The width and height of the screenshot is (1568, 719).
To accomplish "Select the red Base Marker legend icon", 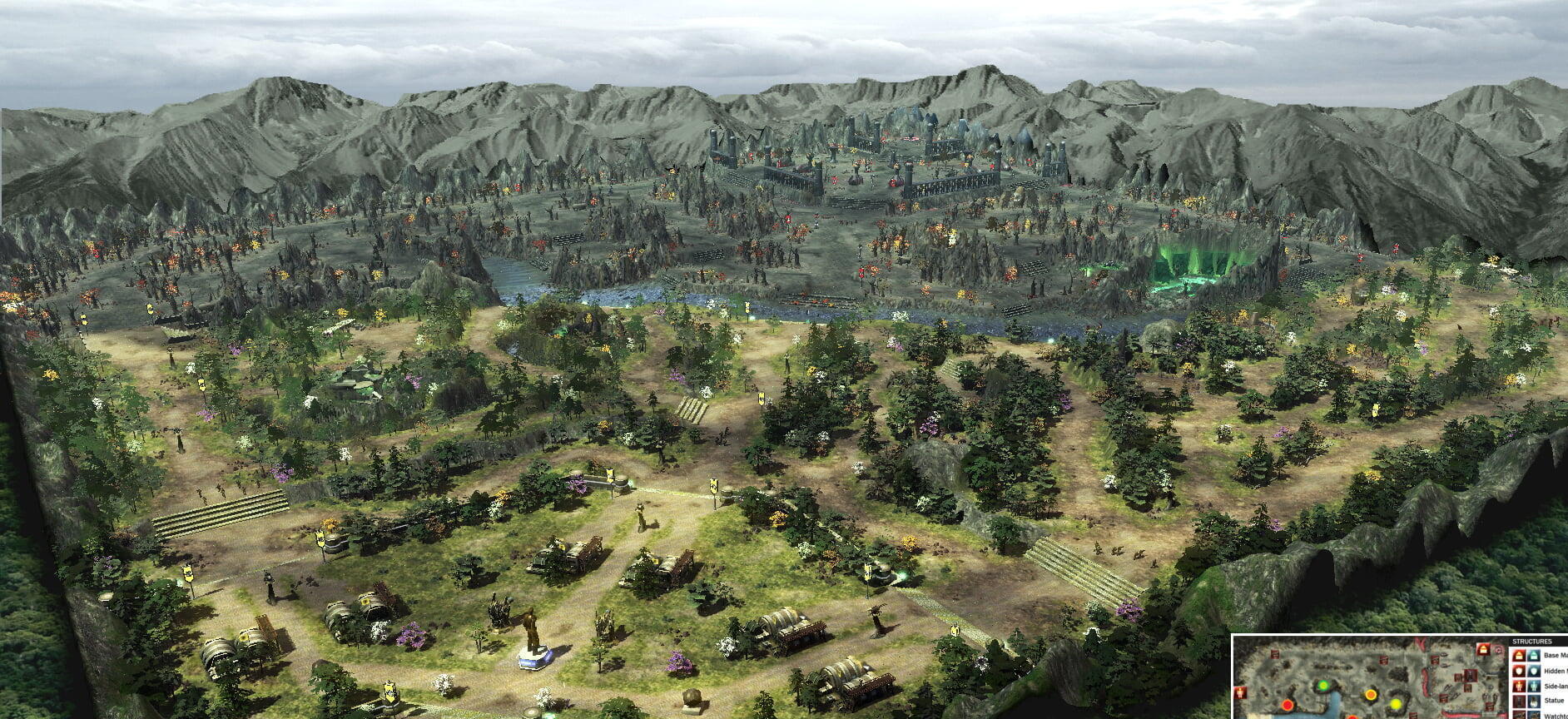I will point(1519,657).
